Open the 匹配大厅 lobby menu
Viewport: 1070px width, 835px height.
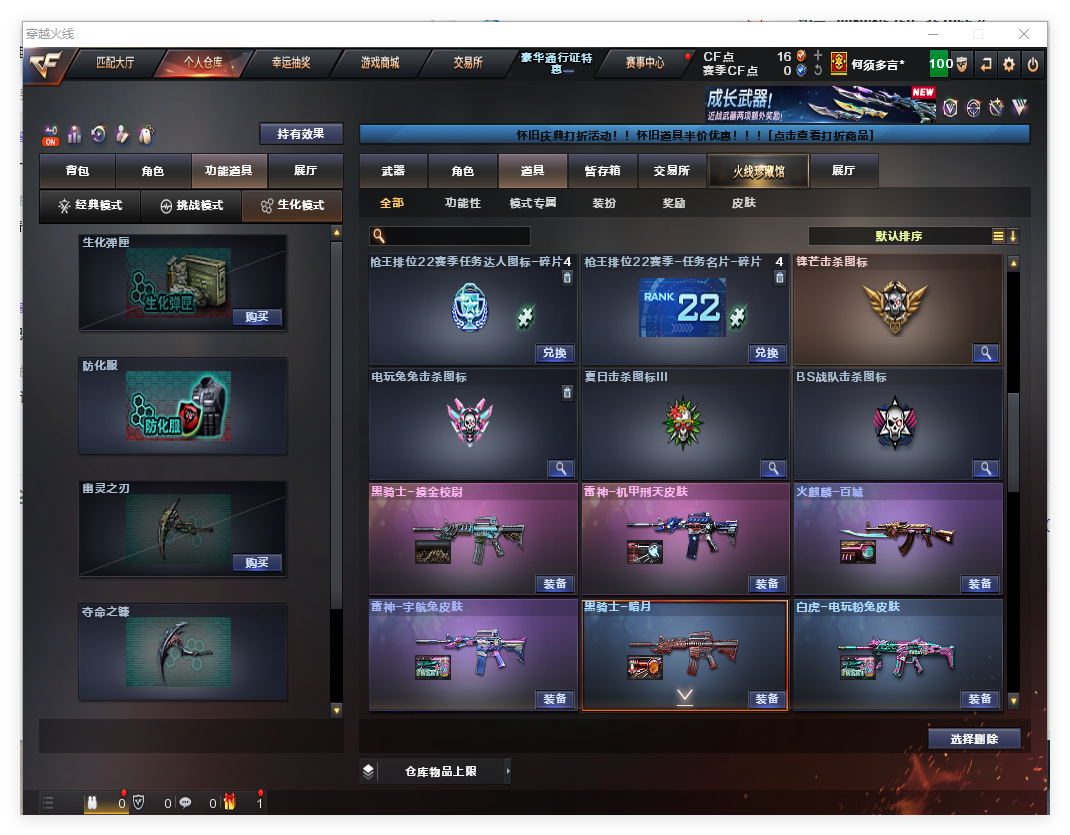point(115,62)
